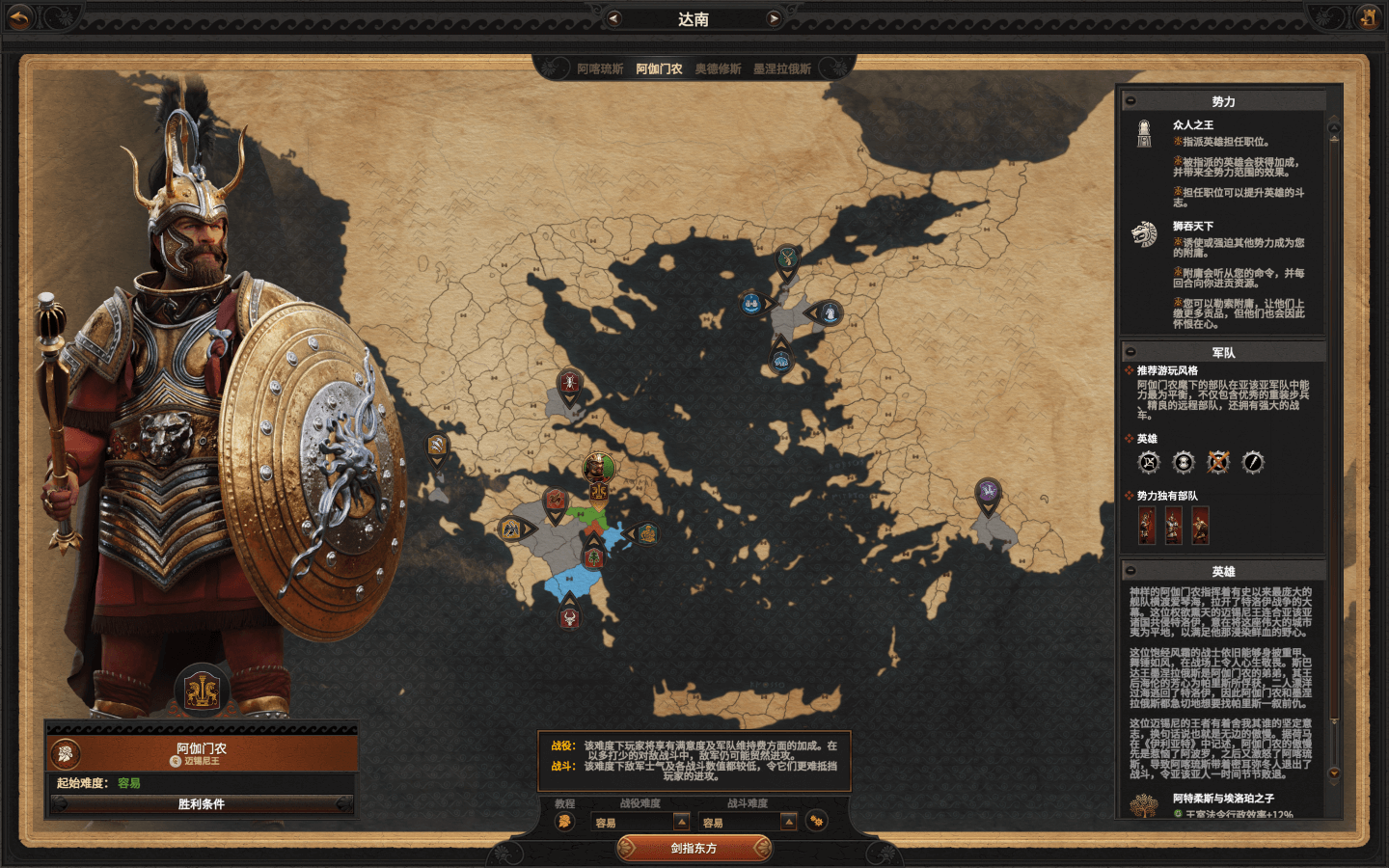Select the first faction-unique unit card
This screenshot has width=1389, height=868.
pyautogui.click(x=1147, y=526)
